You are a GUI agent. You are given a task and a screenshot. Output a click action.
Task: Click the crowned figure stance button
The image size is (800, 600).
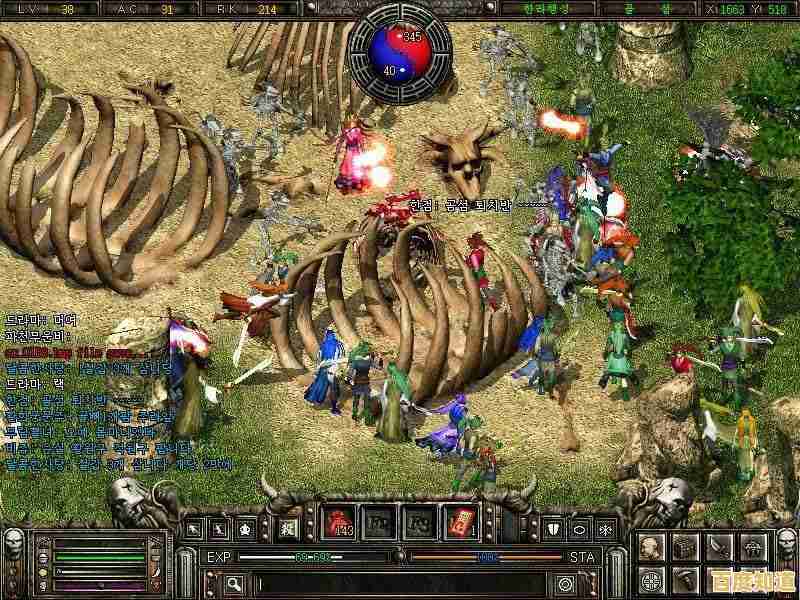(x=243, y=526)
